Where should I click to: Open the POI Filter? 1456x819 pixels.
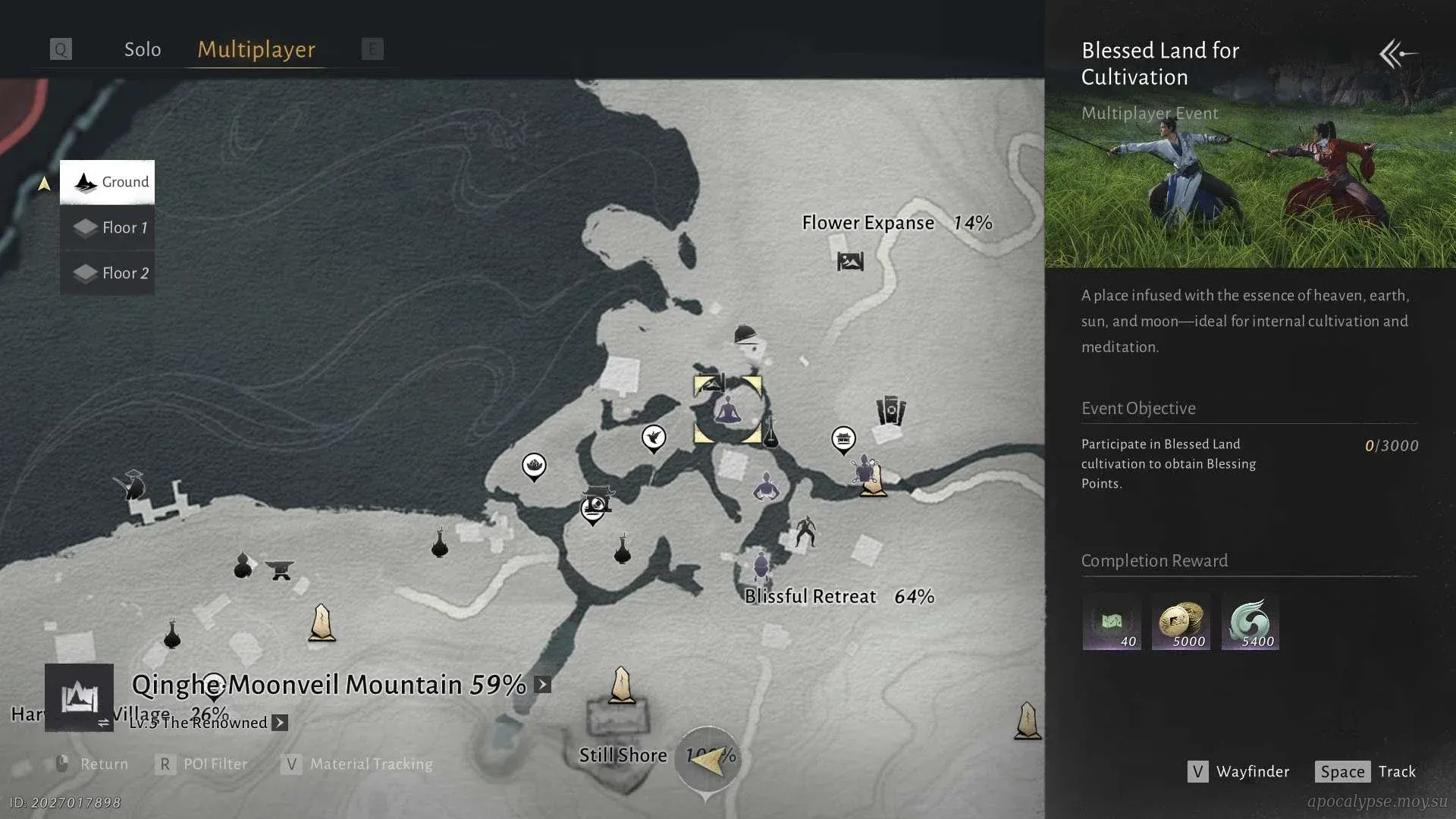point(202,764)
